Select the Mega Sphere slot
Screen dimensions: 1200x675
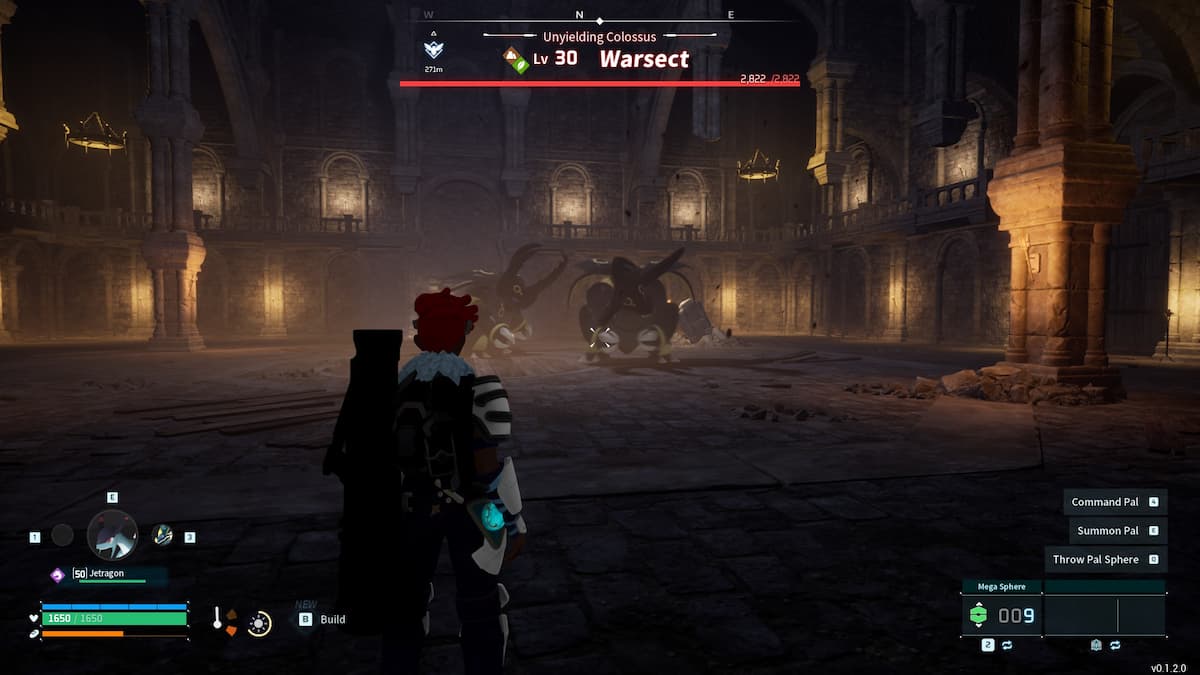point(1001,615)
